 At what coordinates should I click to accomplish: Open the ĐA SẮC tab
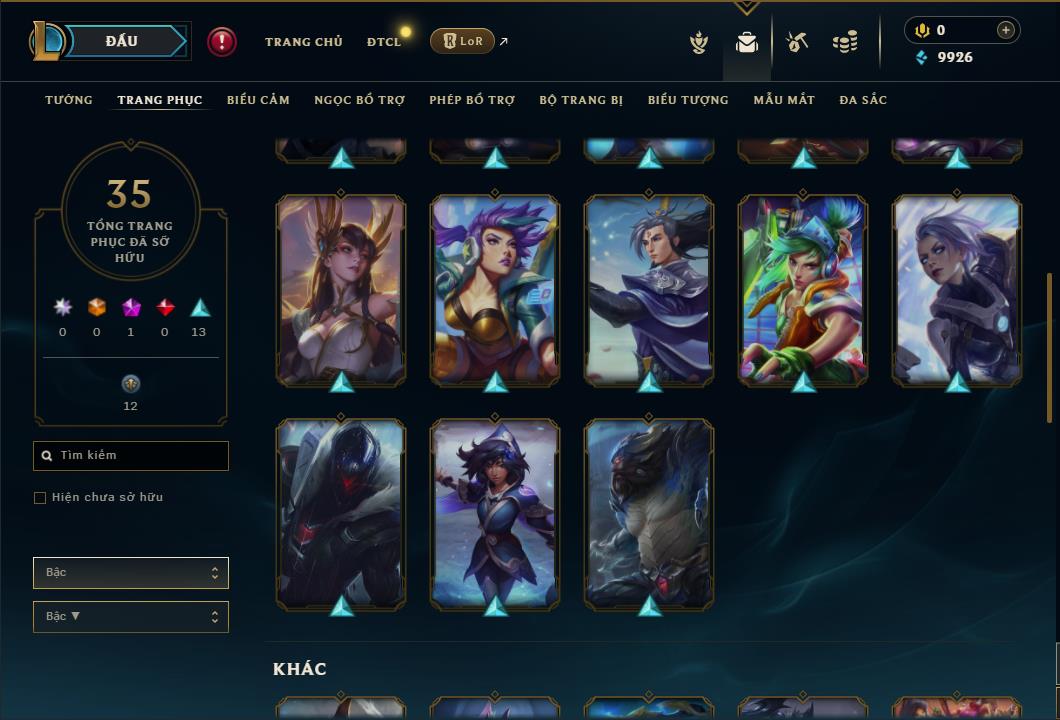tap(863, 100)
